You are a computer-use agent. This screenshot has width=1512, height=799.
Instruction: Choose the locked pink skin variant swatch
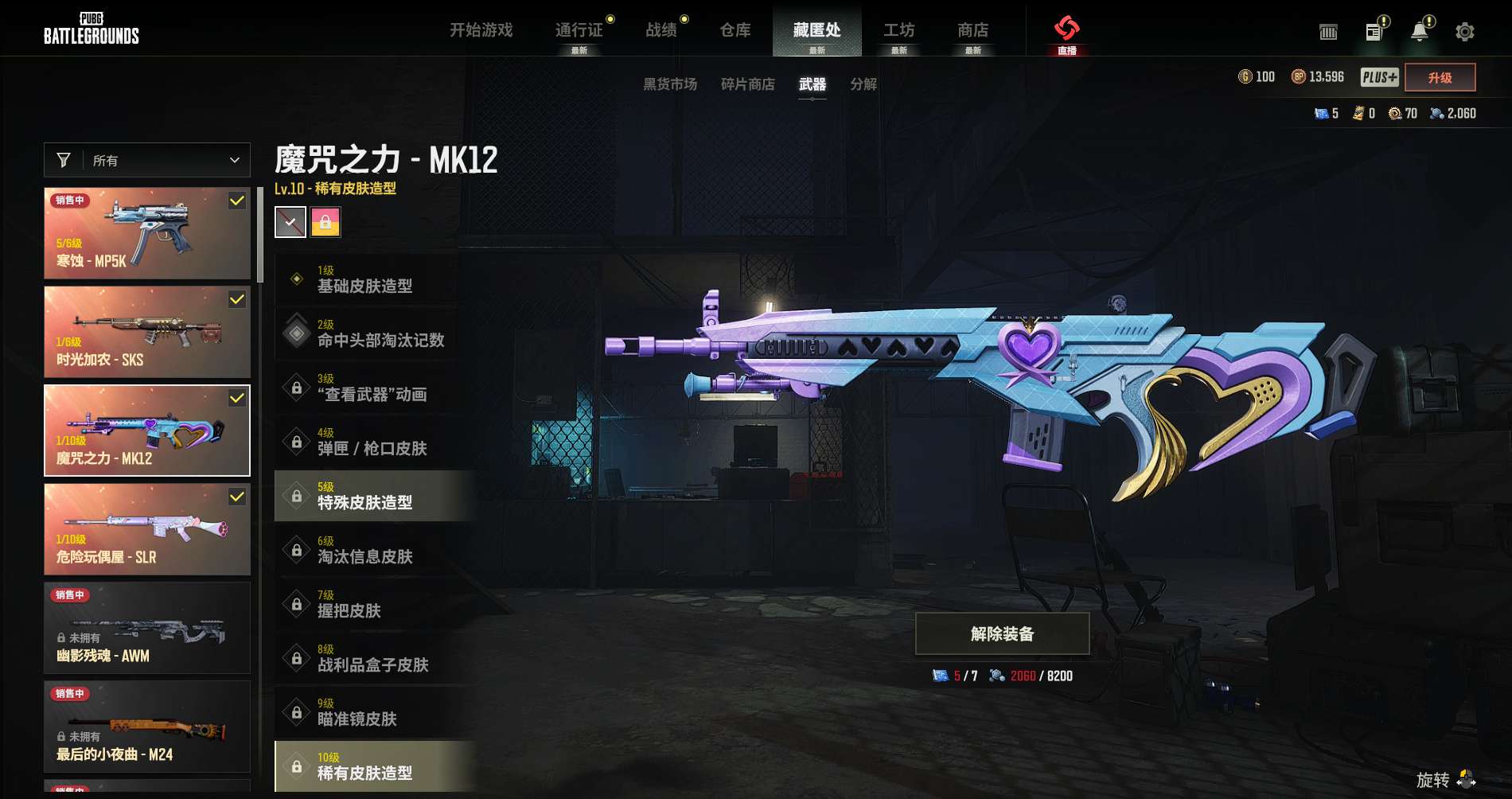click(325, 222)
